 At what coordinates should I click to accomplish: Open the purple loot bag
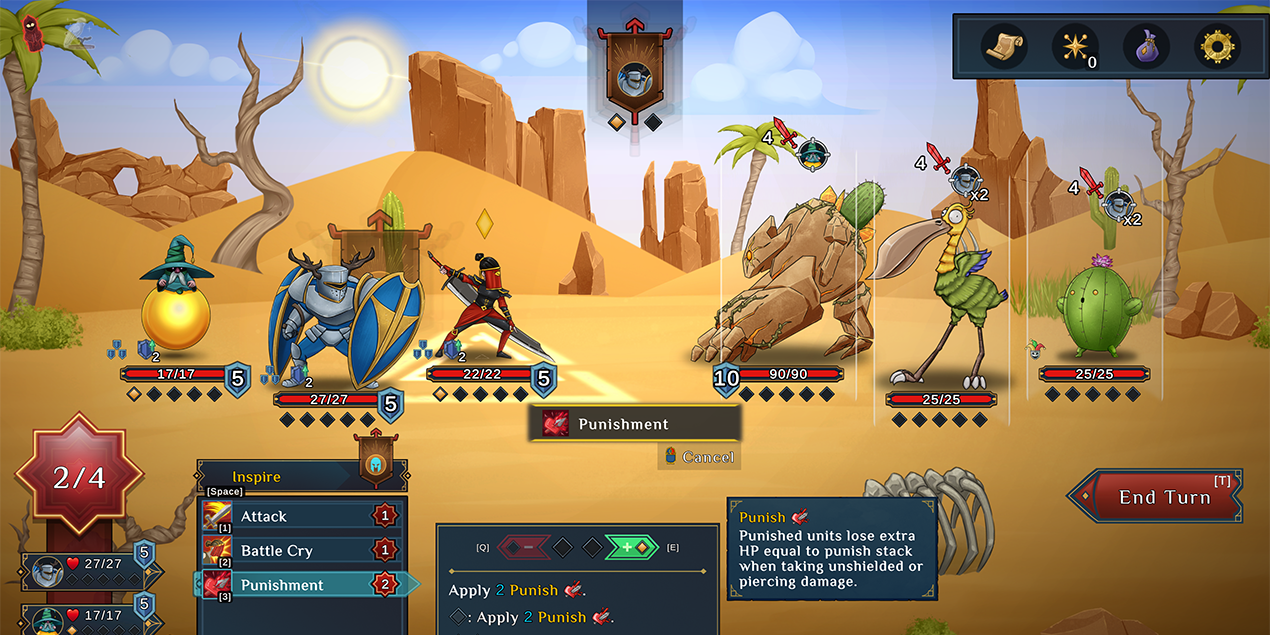tap(1146, 46)
